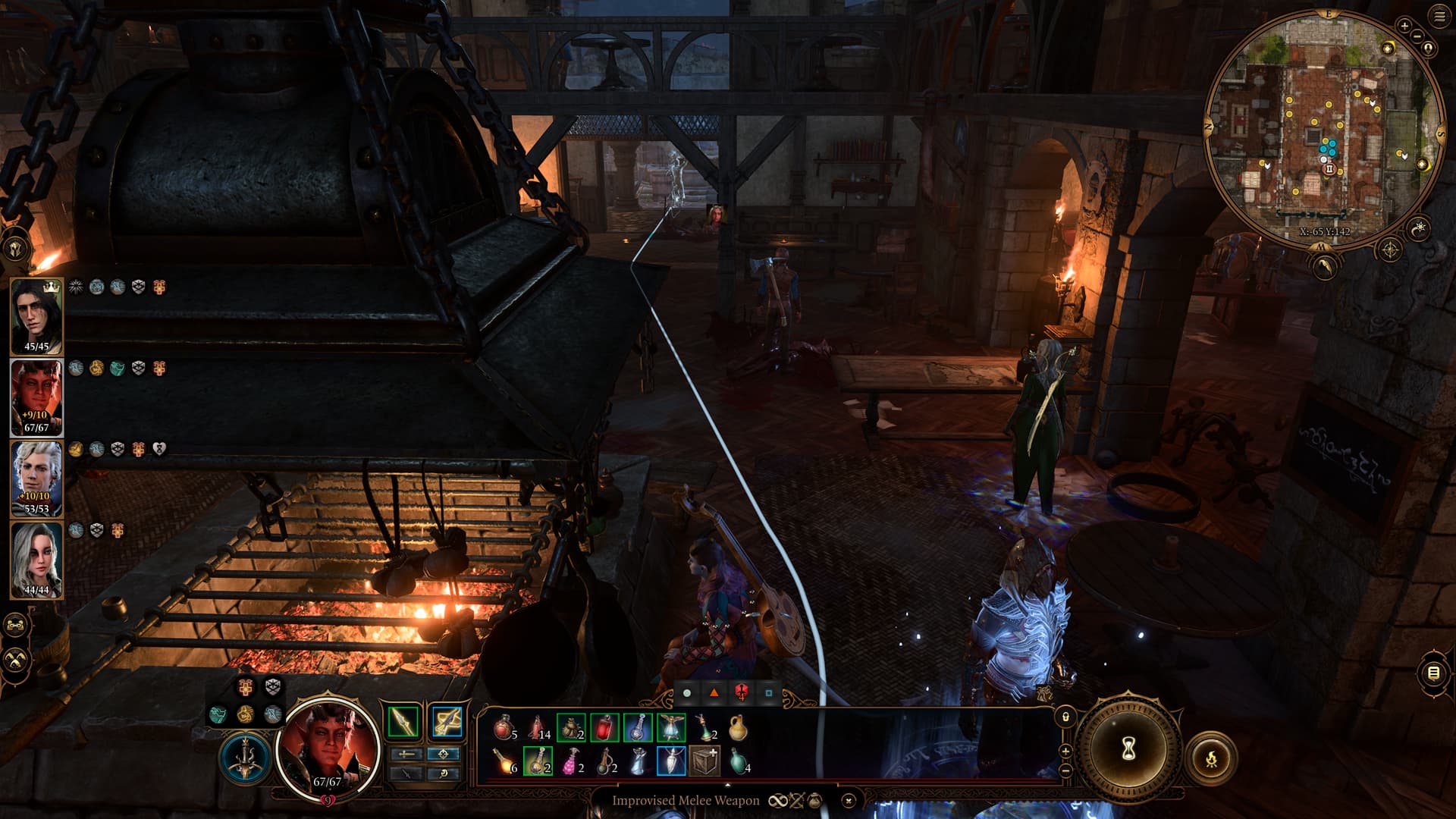Select the curly-haired elf party portrait

tap(36, 478)
